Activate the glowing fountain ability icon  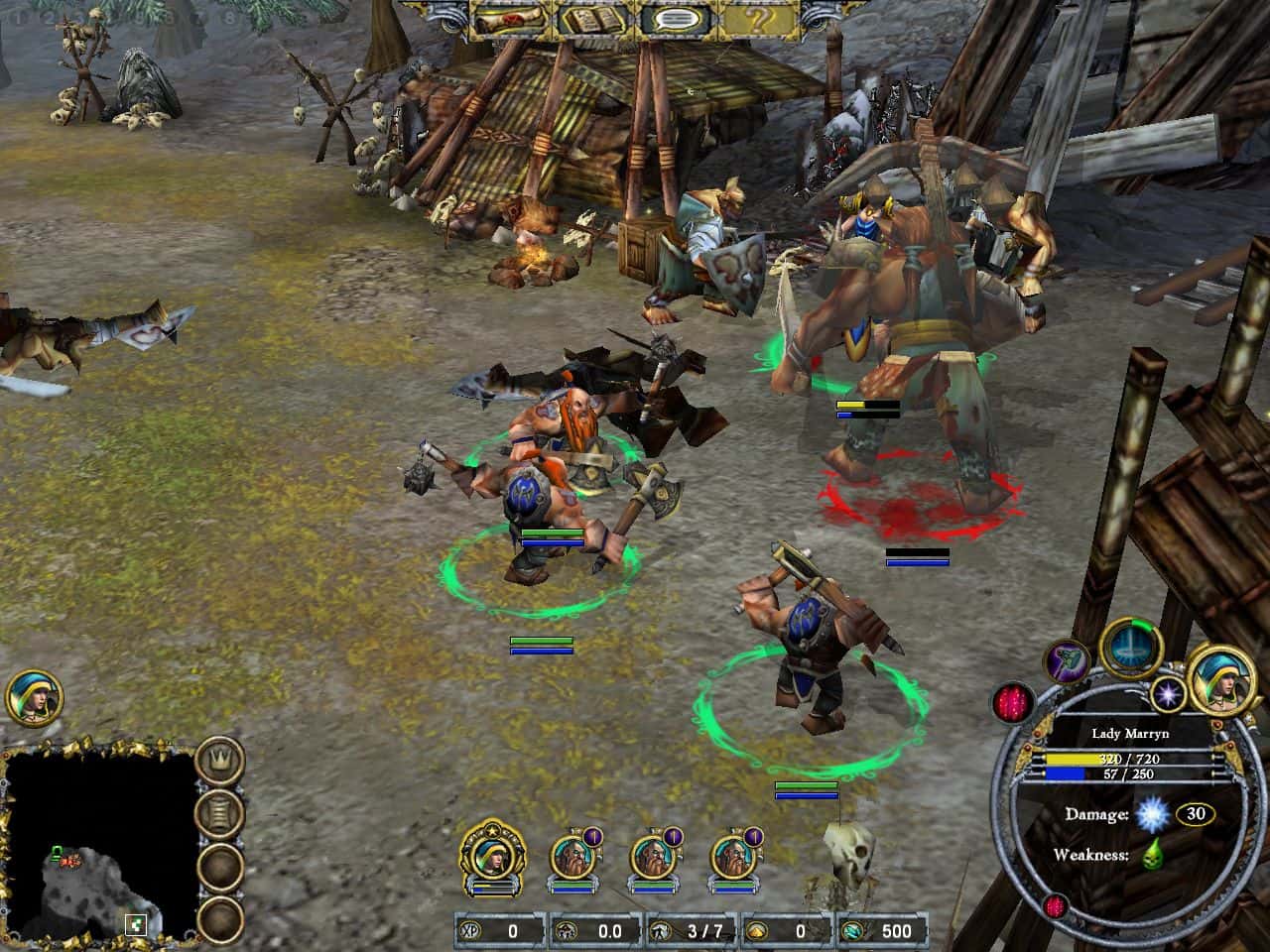pos(1129,652)
